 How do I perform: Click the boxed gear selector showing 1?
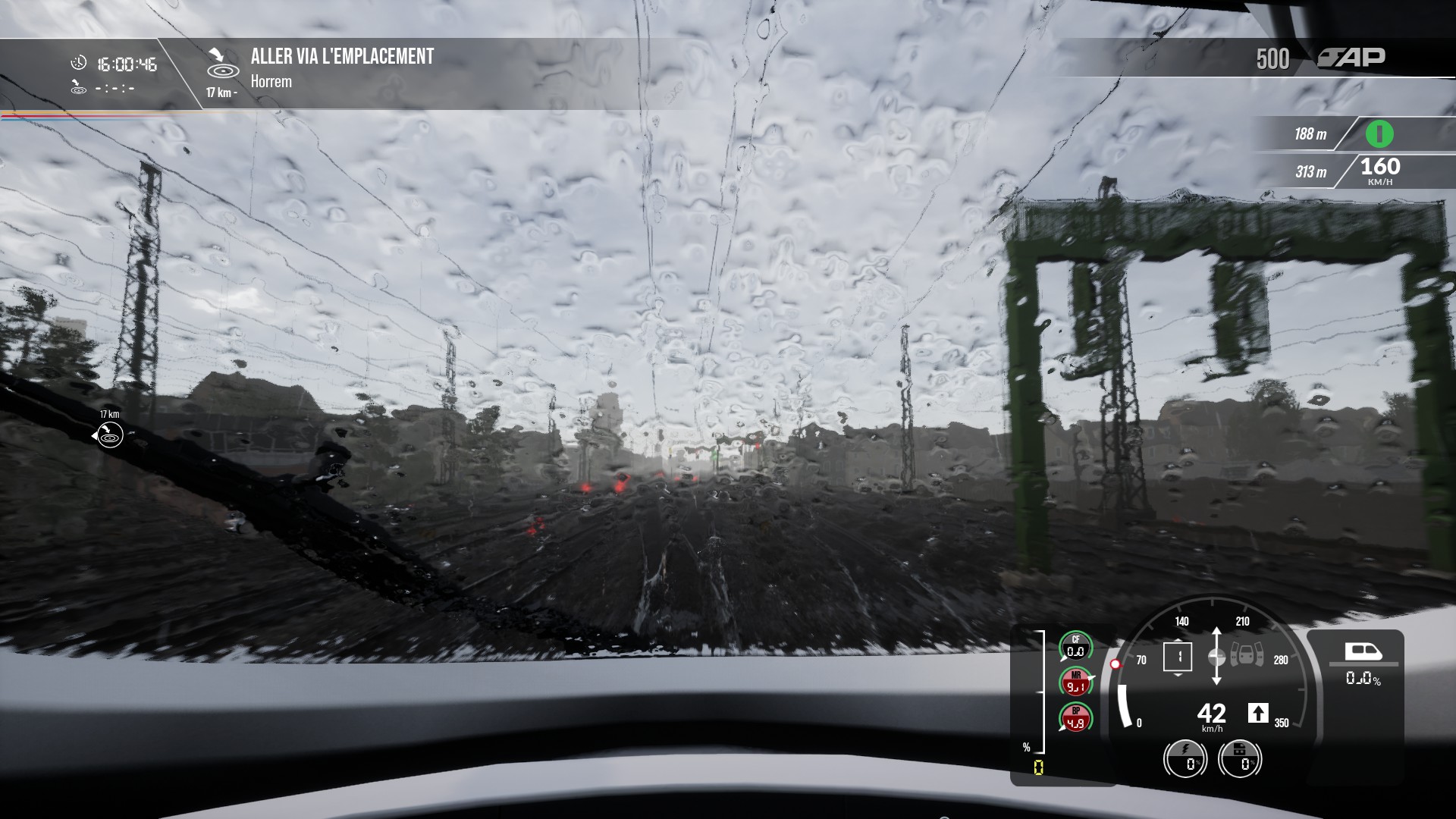pos(1178,656)
